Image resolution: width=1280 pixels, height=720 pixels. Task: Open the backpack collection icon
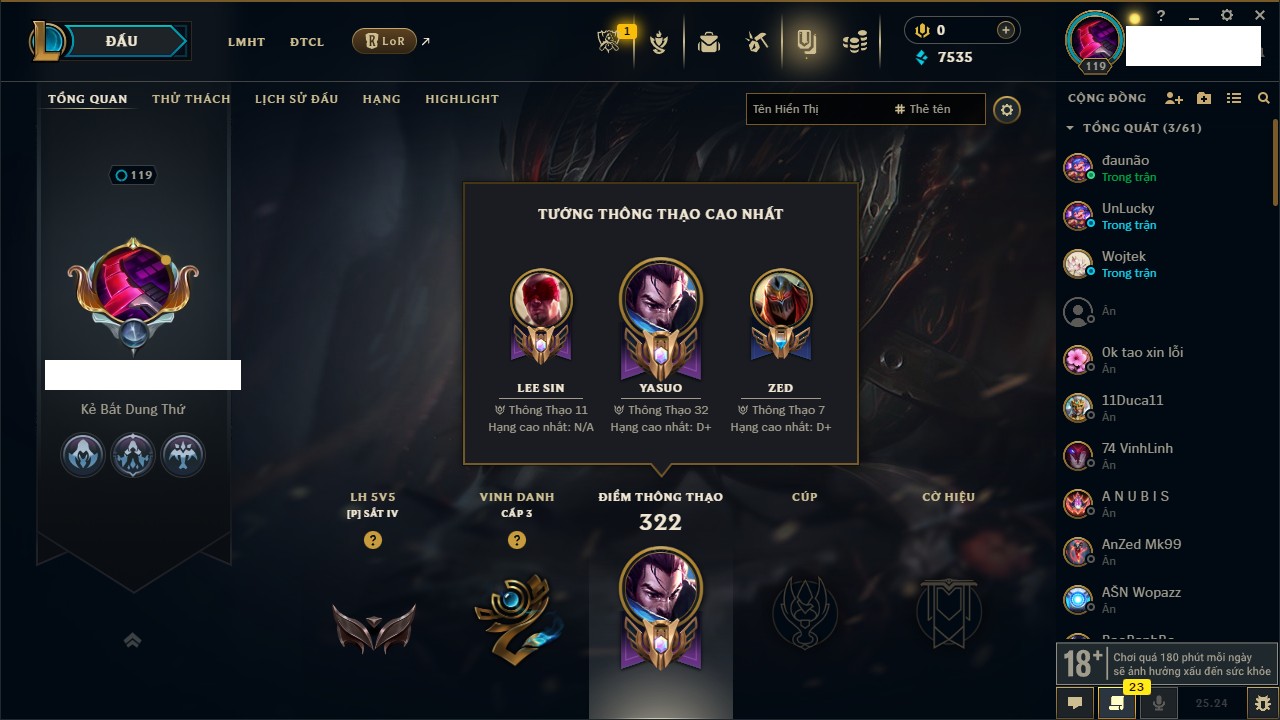pos(709,42)
